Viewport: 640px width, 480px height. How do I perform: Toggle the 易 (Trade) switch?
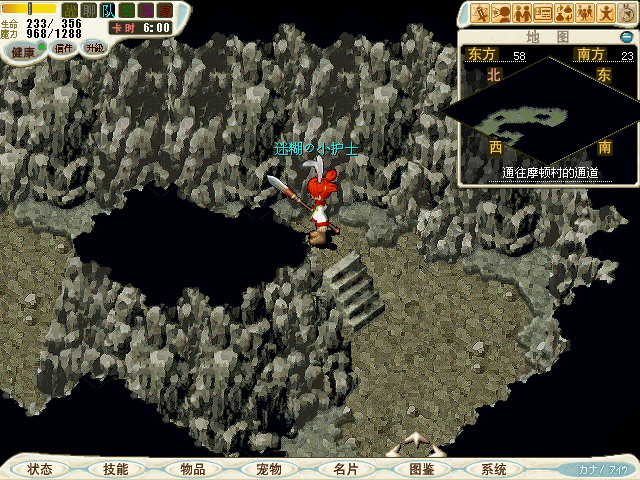click(146, 10)
